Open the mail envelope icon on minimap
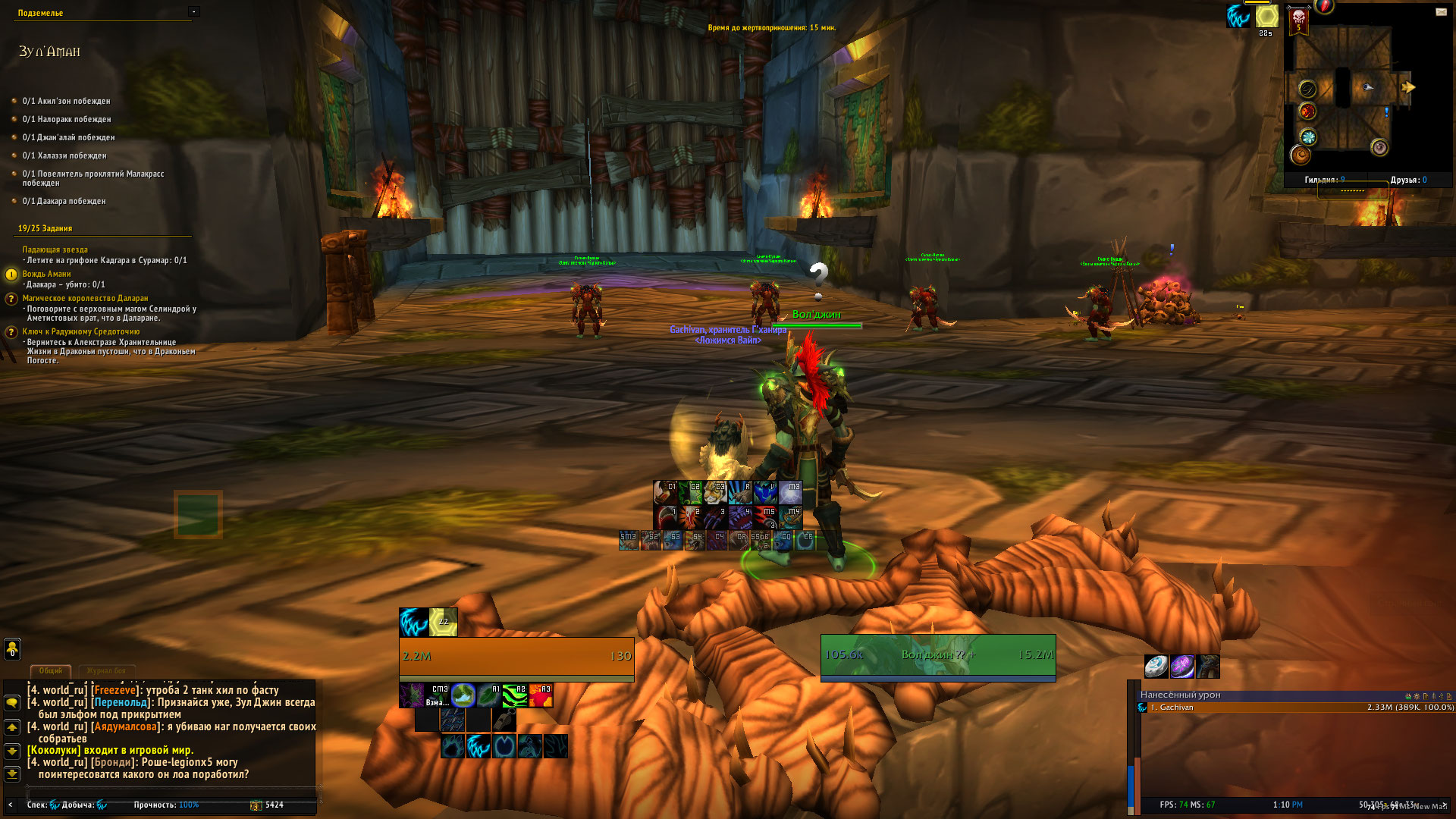 click(x=1441, y=11)
